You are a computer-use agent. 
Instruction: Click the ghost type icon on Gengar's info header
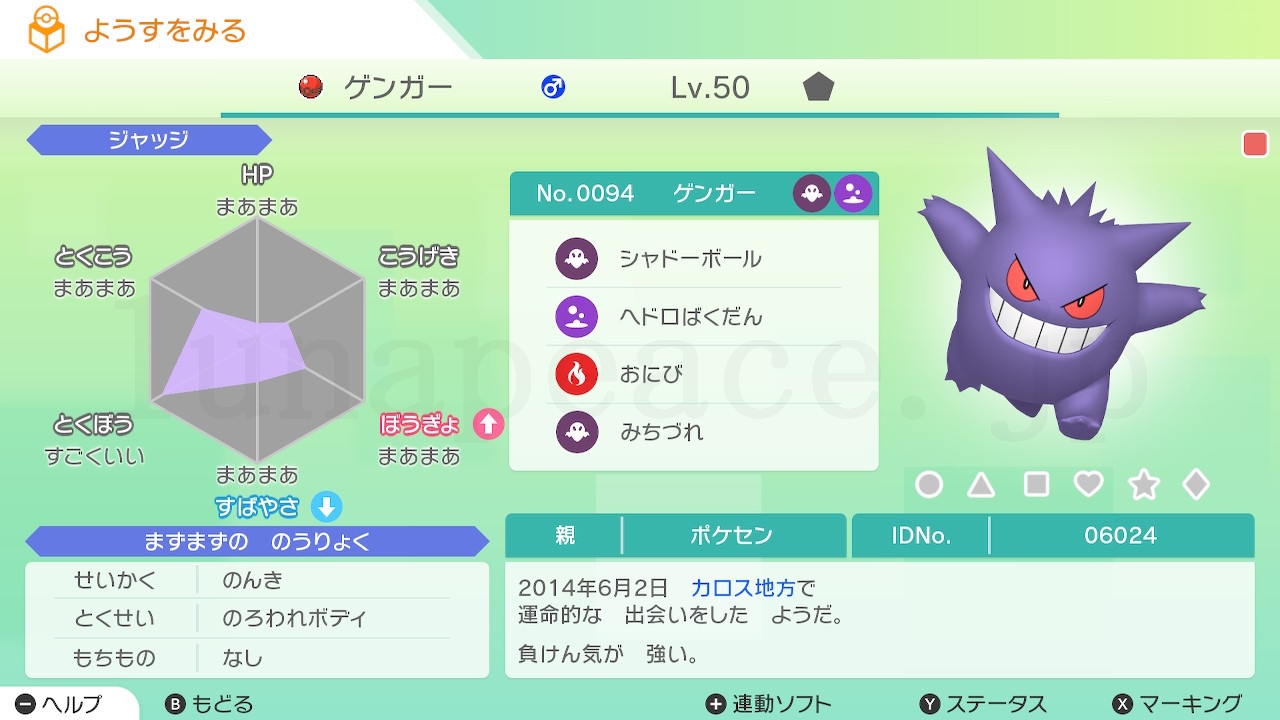click(x=811, y=193)
